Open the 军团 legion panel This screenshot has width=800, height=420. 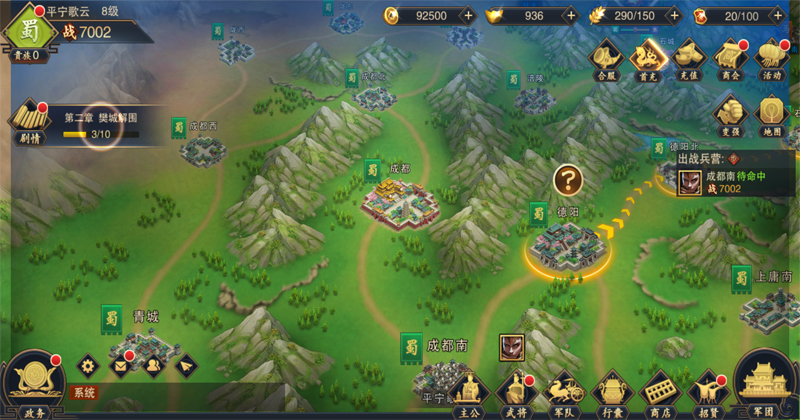coord(768,387)
